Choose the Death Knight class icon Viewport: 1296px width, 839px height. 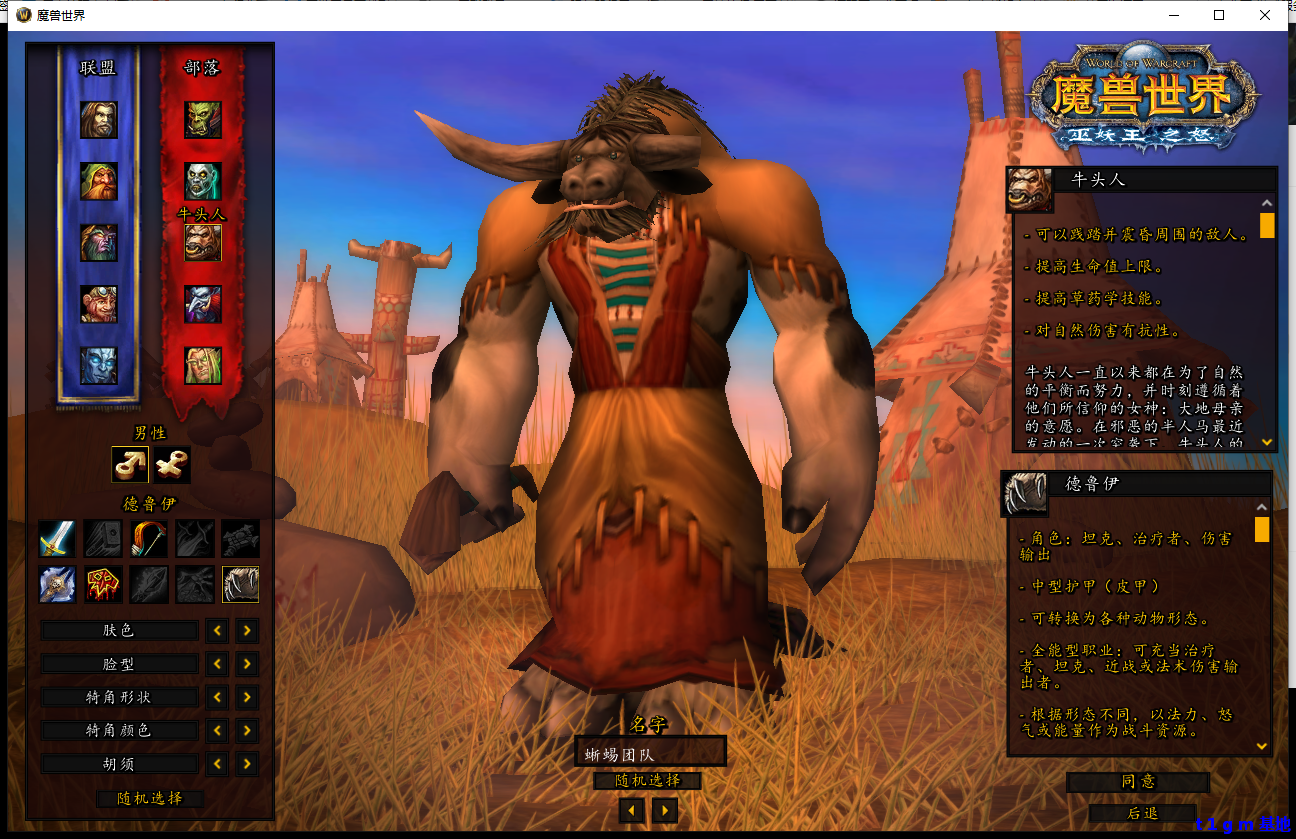point(57,585)
